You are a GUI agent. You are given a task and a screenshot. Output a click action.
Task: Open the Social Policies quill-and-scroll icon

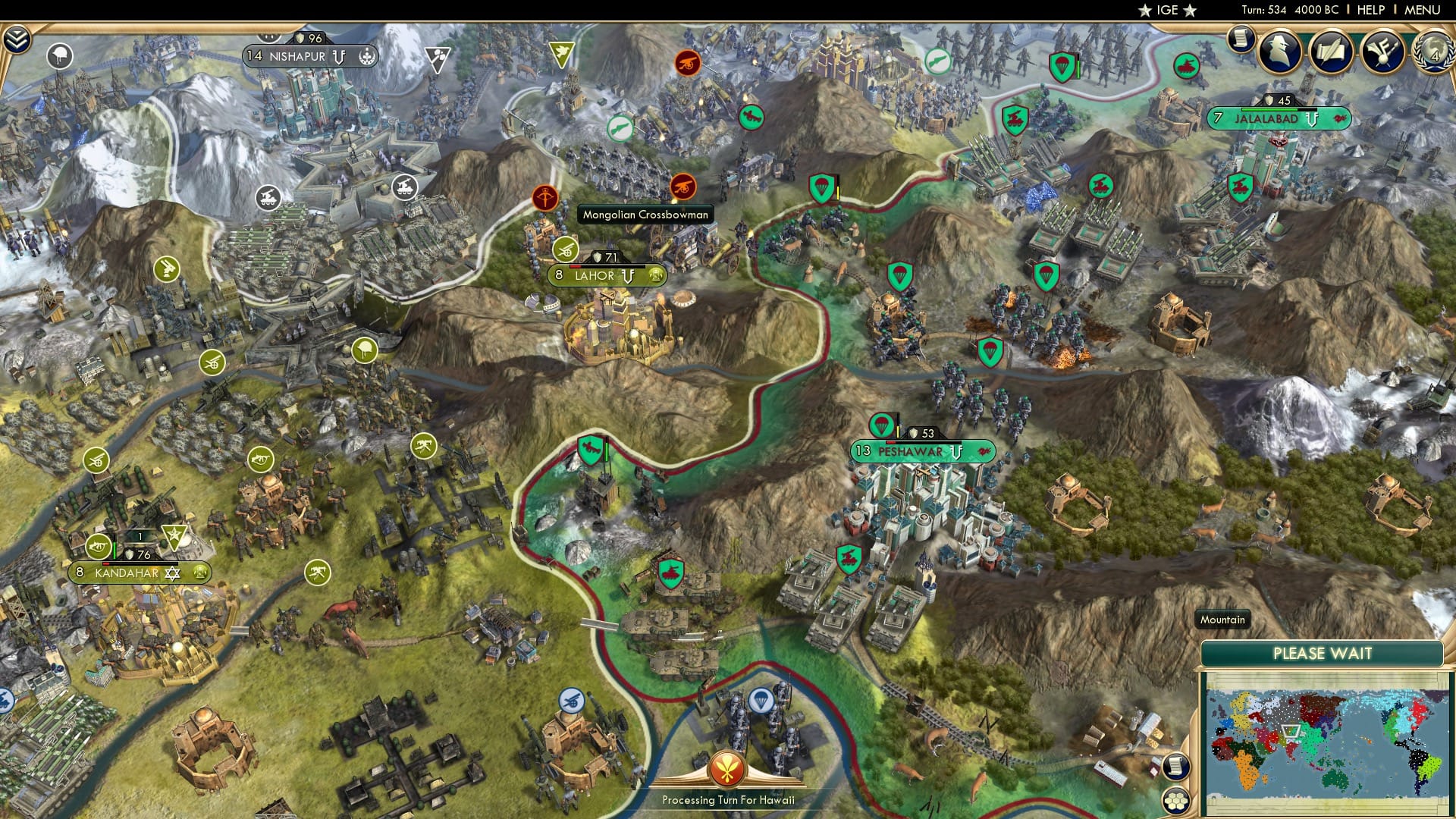click(x=1329, y=50)
